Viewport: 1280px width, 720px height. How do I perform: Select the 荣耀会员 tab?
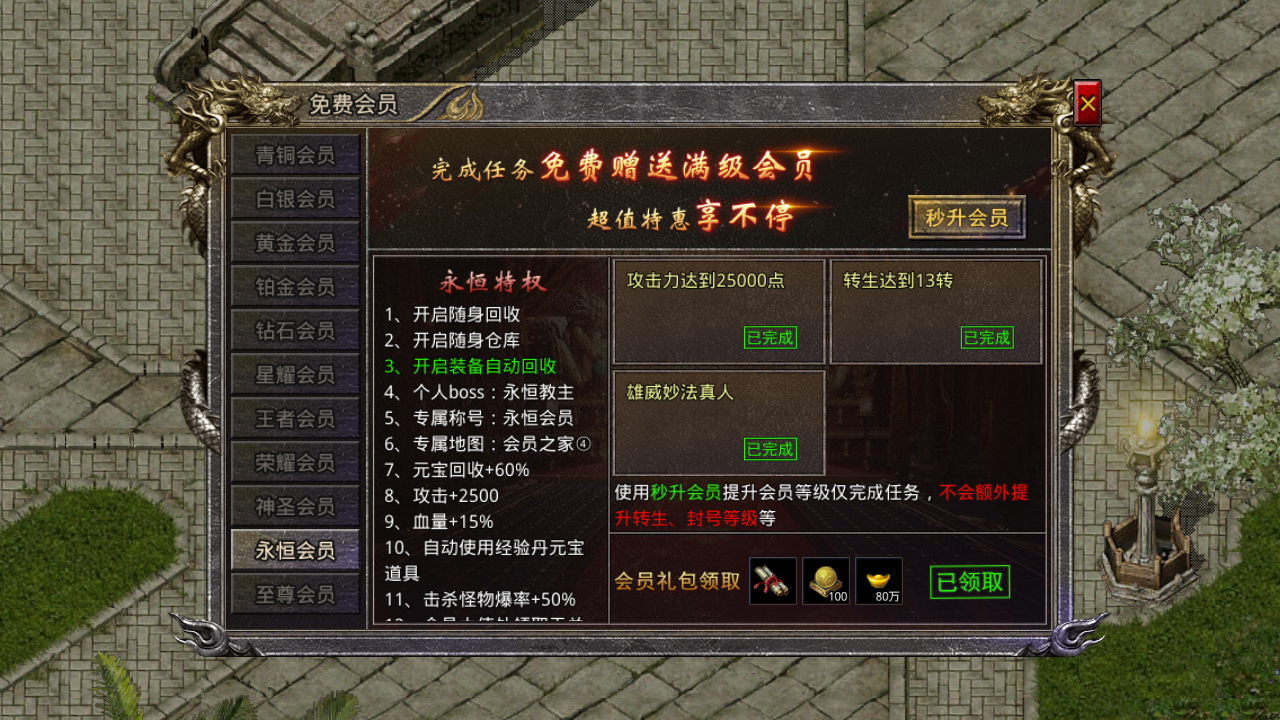point(295,461)
